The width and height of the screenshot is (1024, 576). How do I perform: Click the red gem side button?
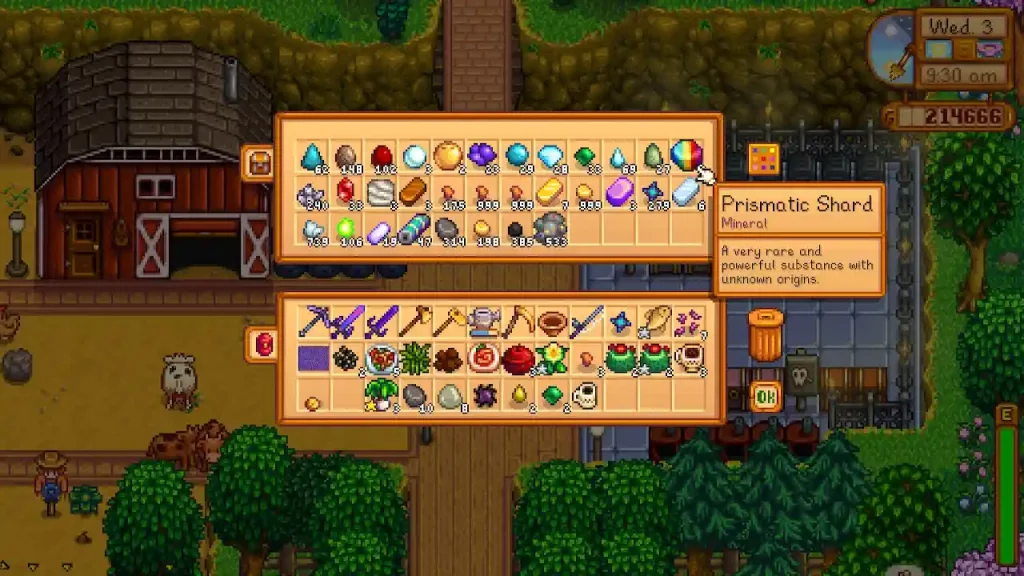coord(264,345)
